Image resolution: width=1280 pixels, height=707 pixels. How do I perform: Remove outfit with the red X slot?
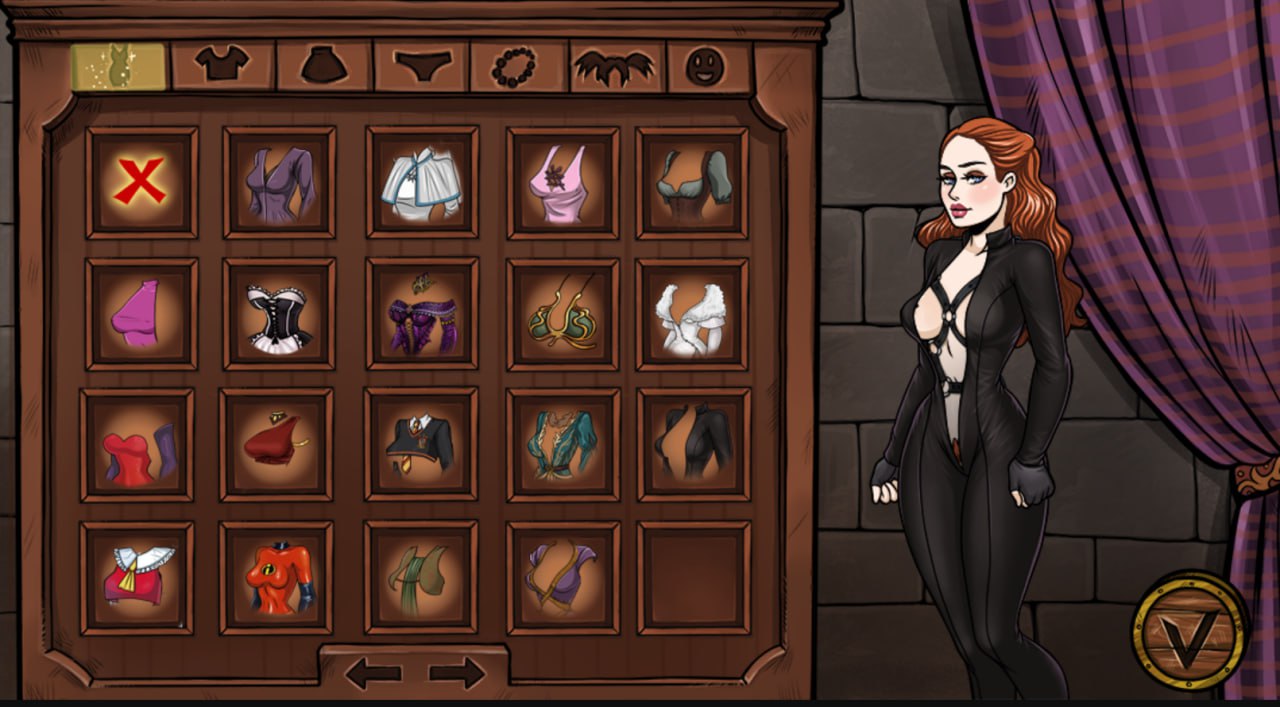(x=141, y=182)
